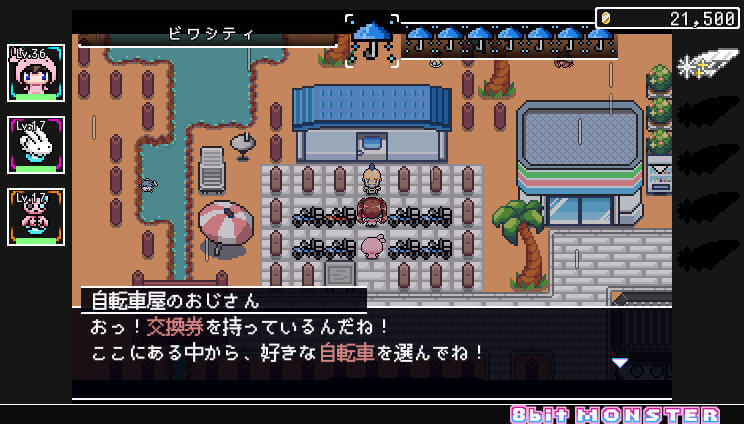Click the large highlighted blue umbrella icon
The image size is (744, 424).
click(x=372, y=40)
